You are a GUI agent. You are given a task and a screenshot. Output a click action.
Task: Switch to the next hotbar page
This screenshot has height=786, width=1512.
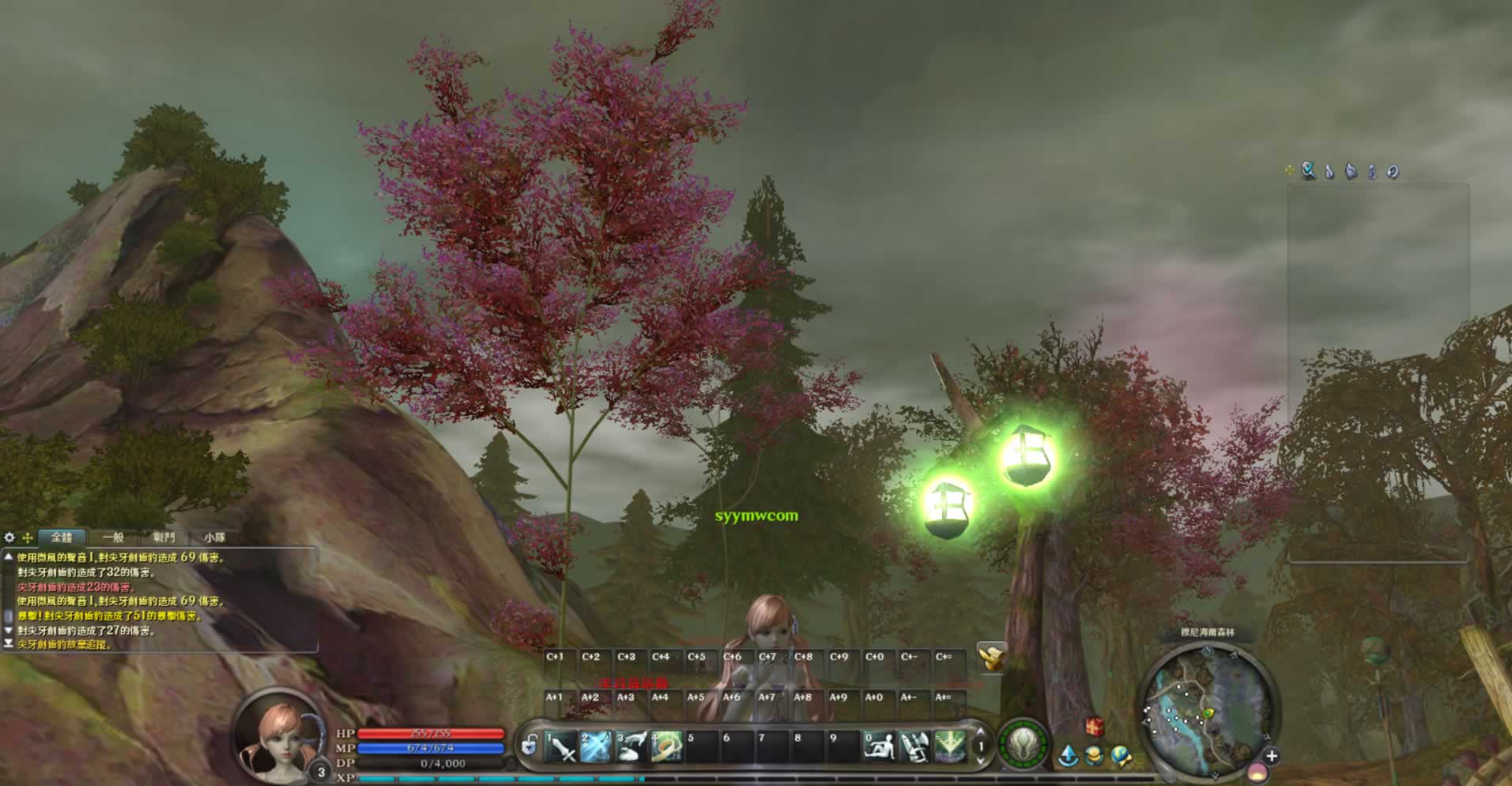coord(981,760)
